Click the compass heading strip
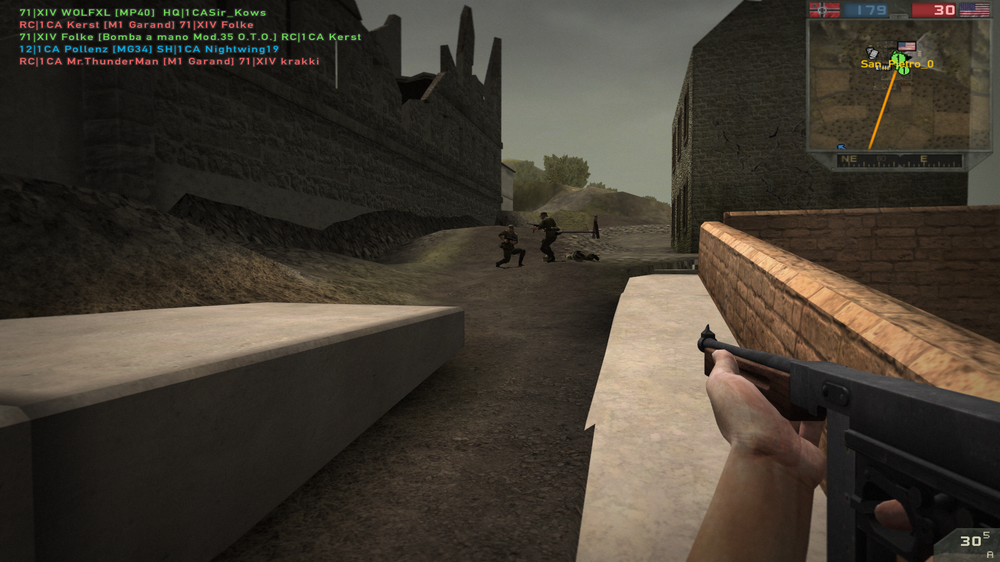The height and width of the screenshot is (562, 1000). pyautogui.click(x=900, y=160)
